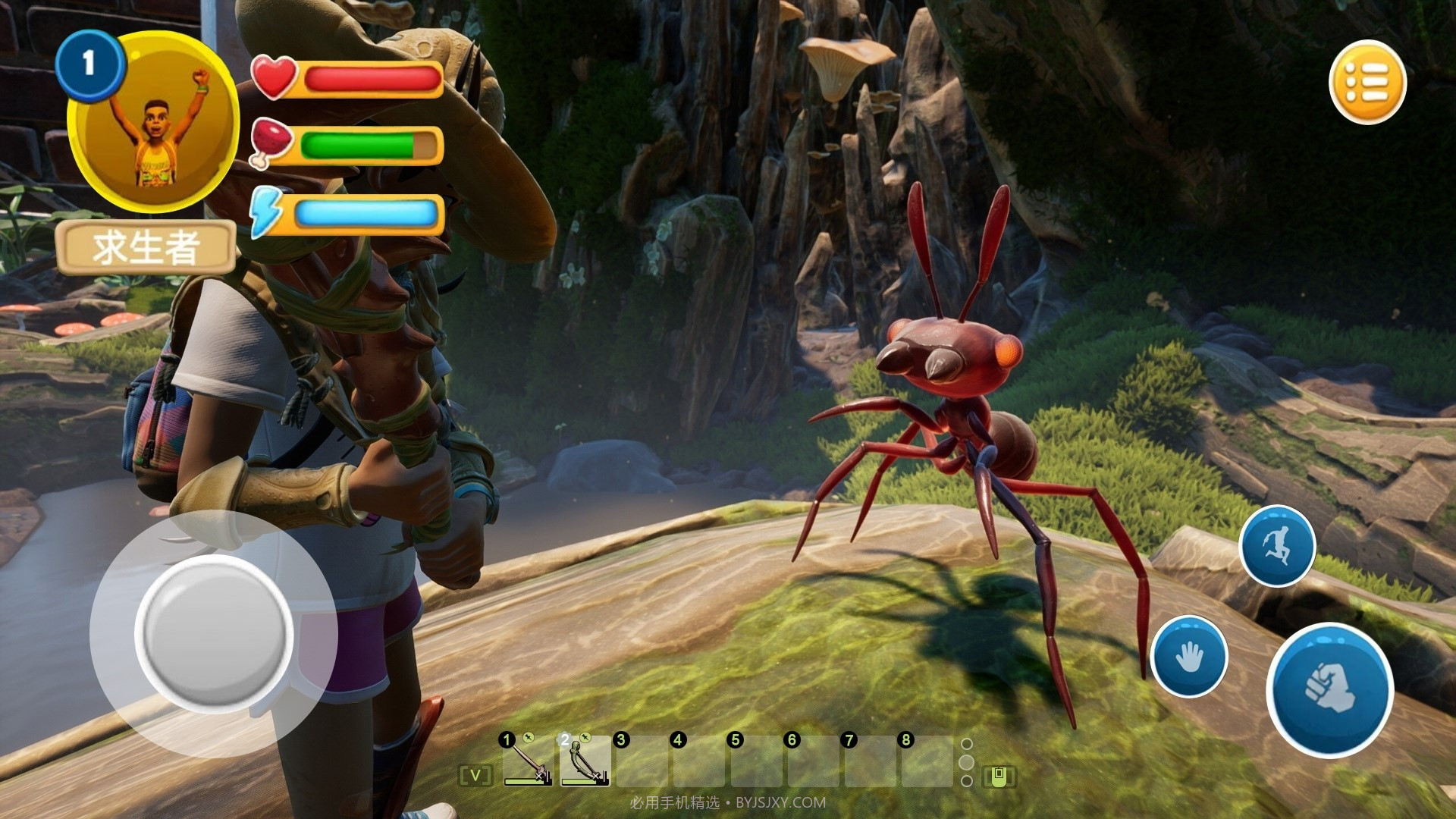Tap the 求生者 name plate
Viewport: 1456px width, 819px height.
146,247
